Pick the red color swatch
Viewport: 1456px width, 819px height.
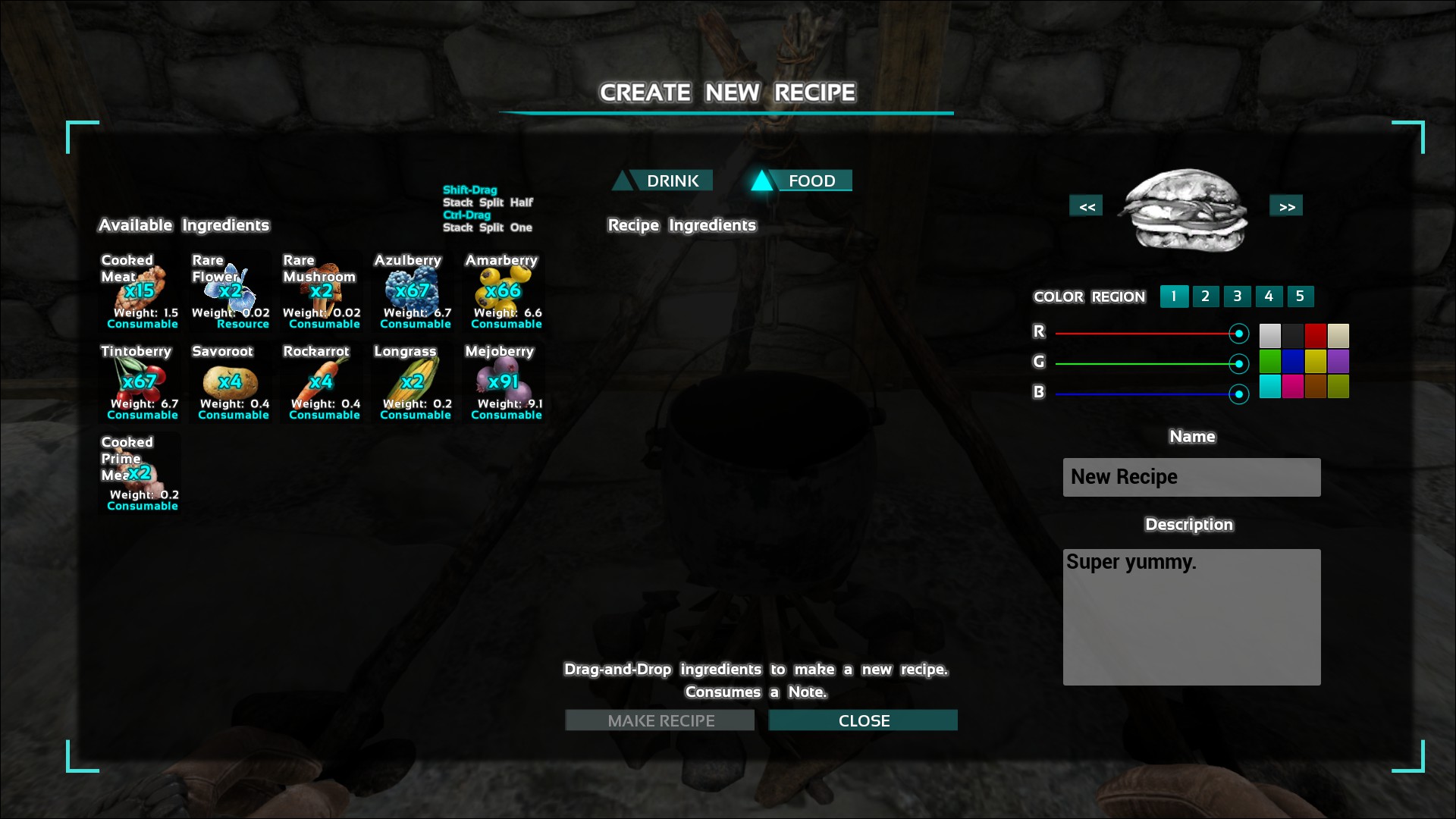tap(1316, 335)
